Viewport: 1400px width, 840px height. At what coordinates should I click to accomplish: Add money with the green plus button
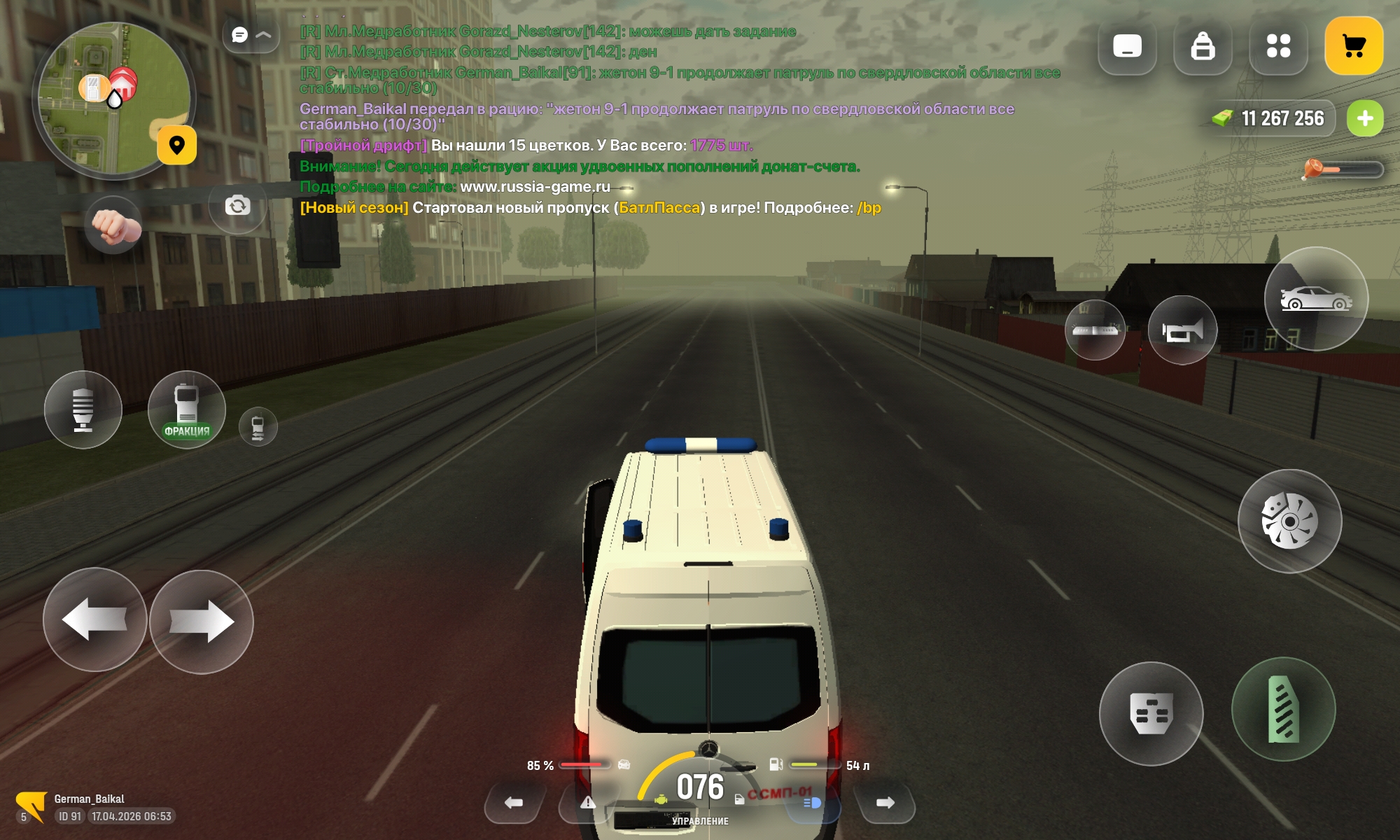(1364, 118)
